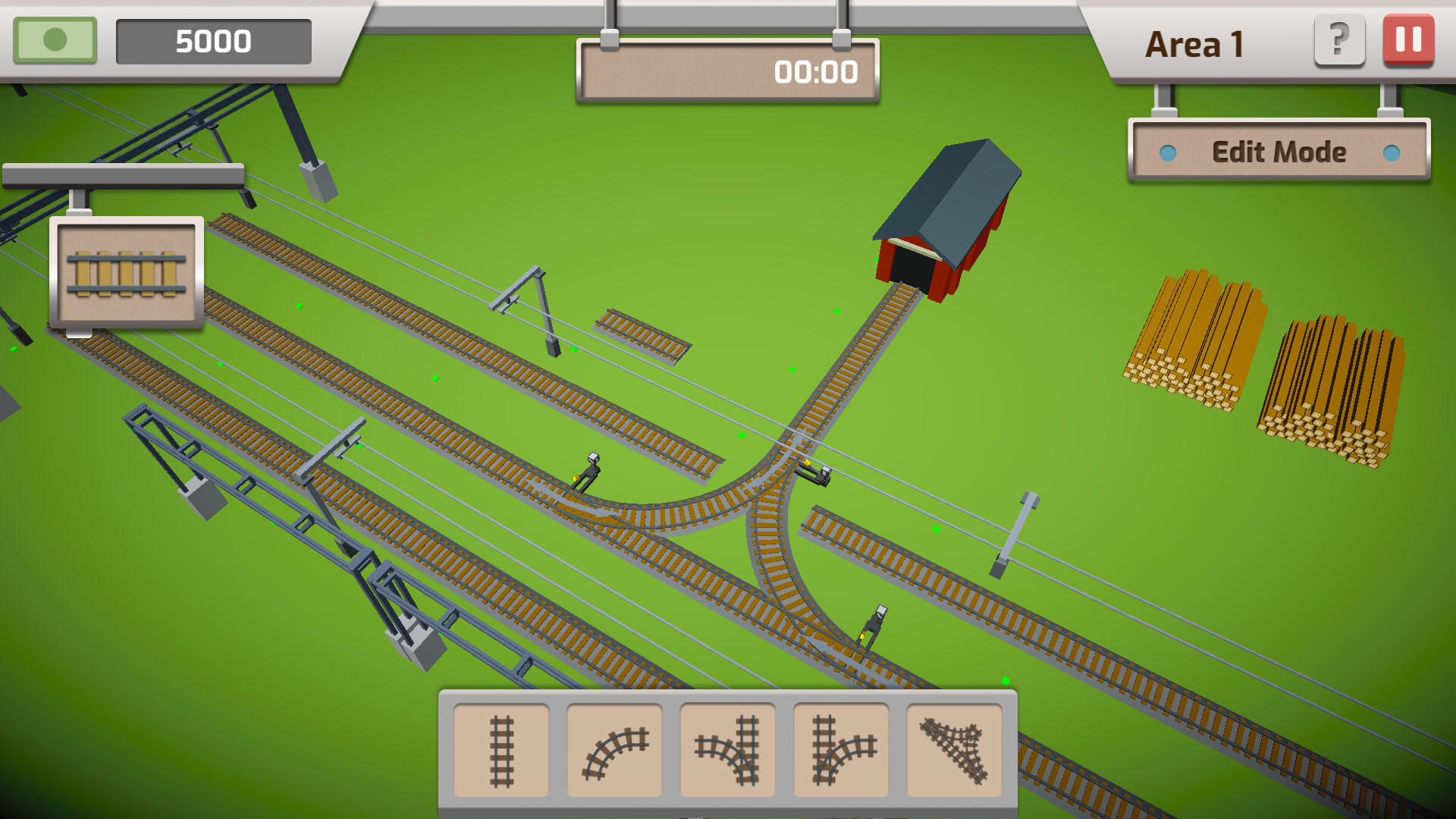Toggle Edit Mode

click(1279, 152)
